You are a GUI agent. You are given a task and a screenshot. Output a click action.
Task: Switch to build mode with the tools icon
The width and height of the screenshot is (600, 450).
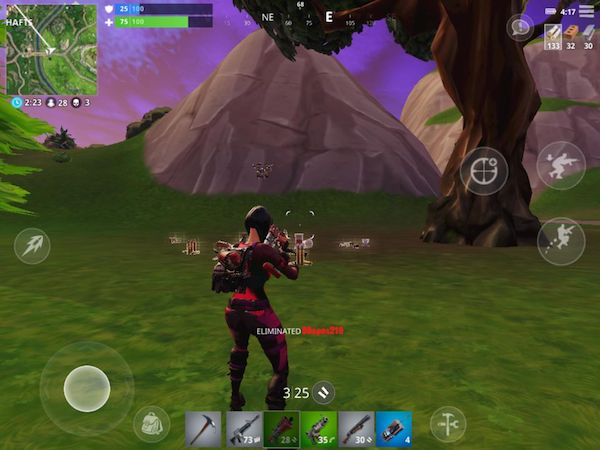pos(448,424)
